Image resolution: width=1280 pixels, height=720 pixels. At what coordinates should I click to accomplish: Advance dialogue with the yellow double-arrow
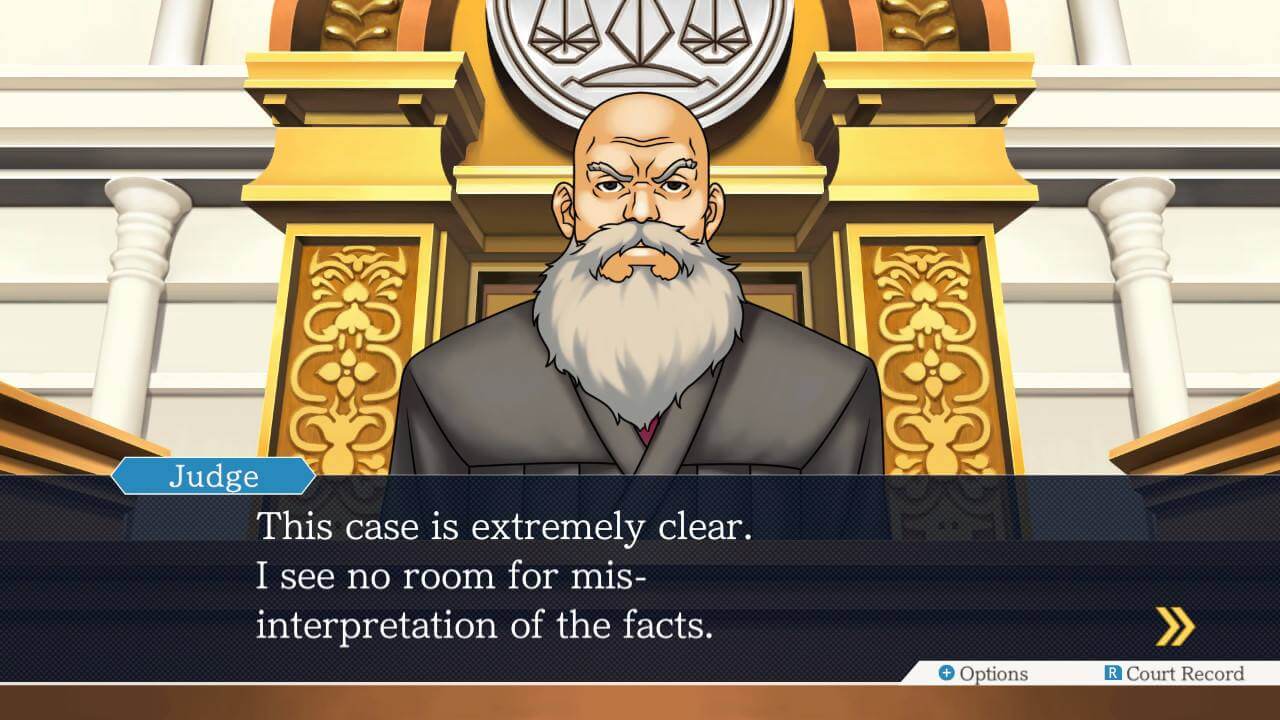point(1175,627)
